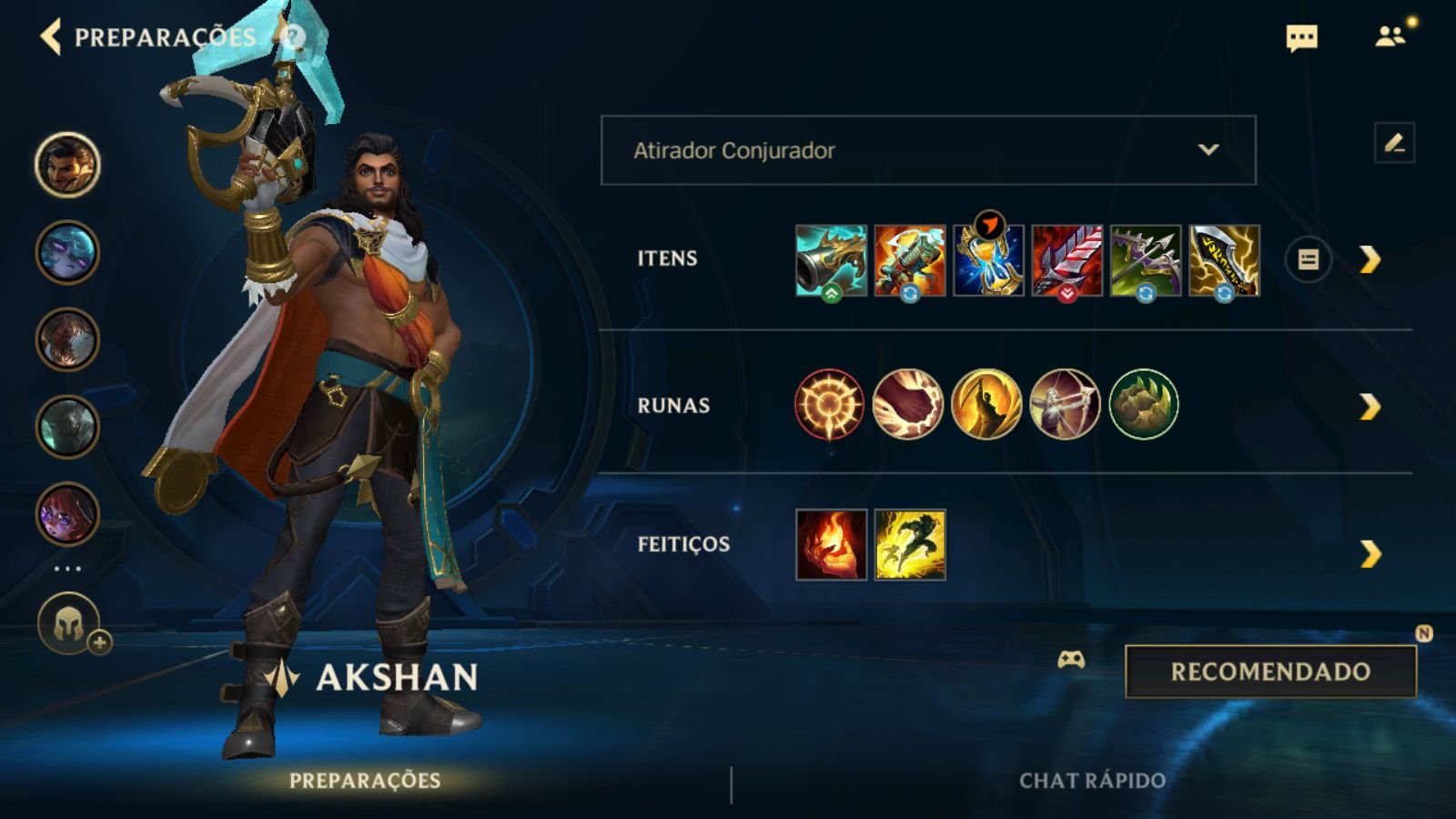Open the Atirador Conjurador loadout dropdown
This screenshot has width=1456, height=819.
click(x=928, y=151)
